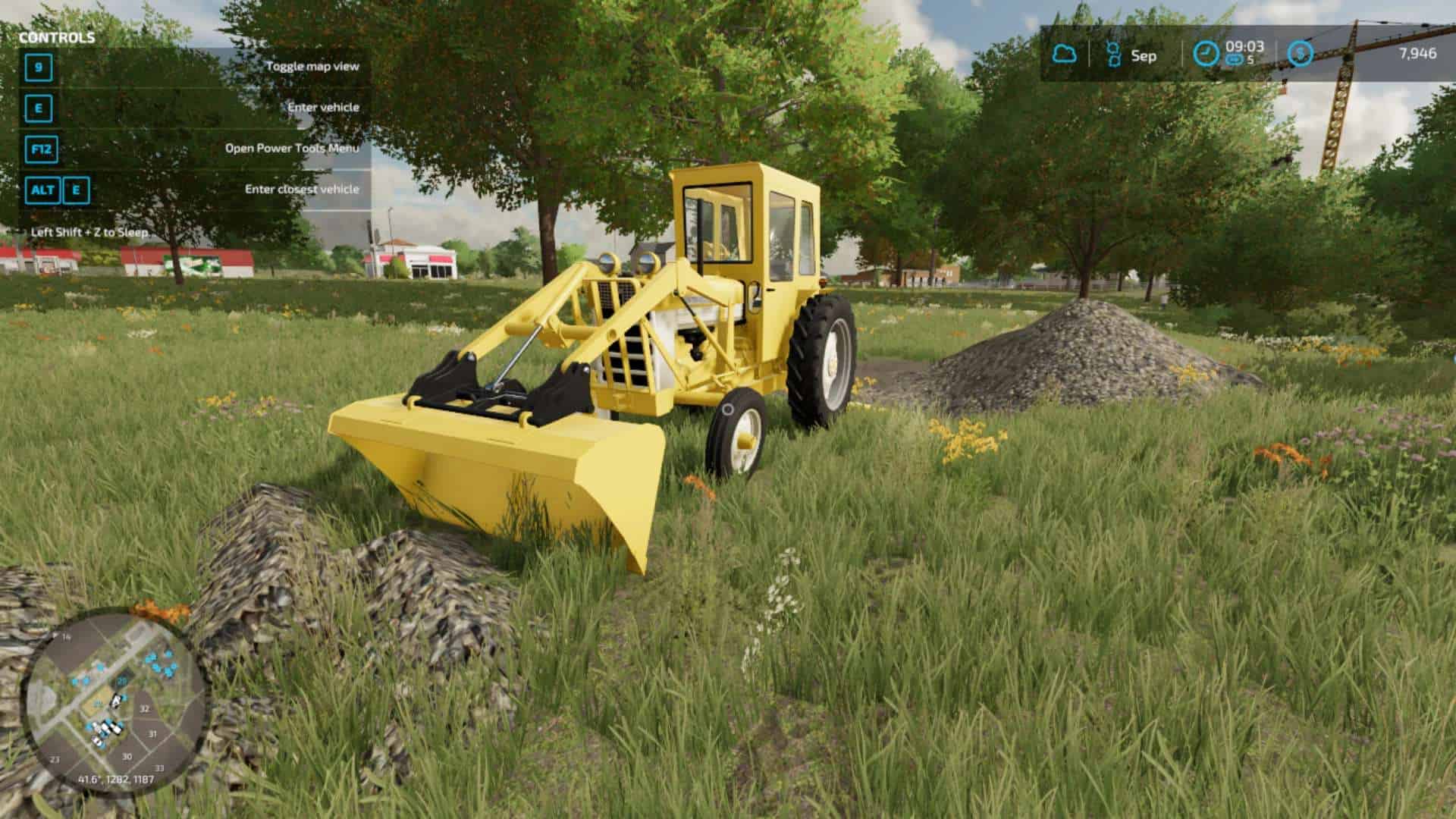Click the weather cloud icon
The width and height of the screenshot is (1456, 819).
point(1065,52)
